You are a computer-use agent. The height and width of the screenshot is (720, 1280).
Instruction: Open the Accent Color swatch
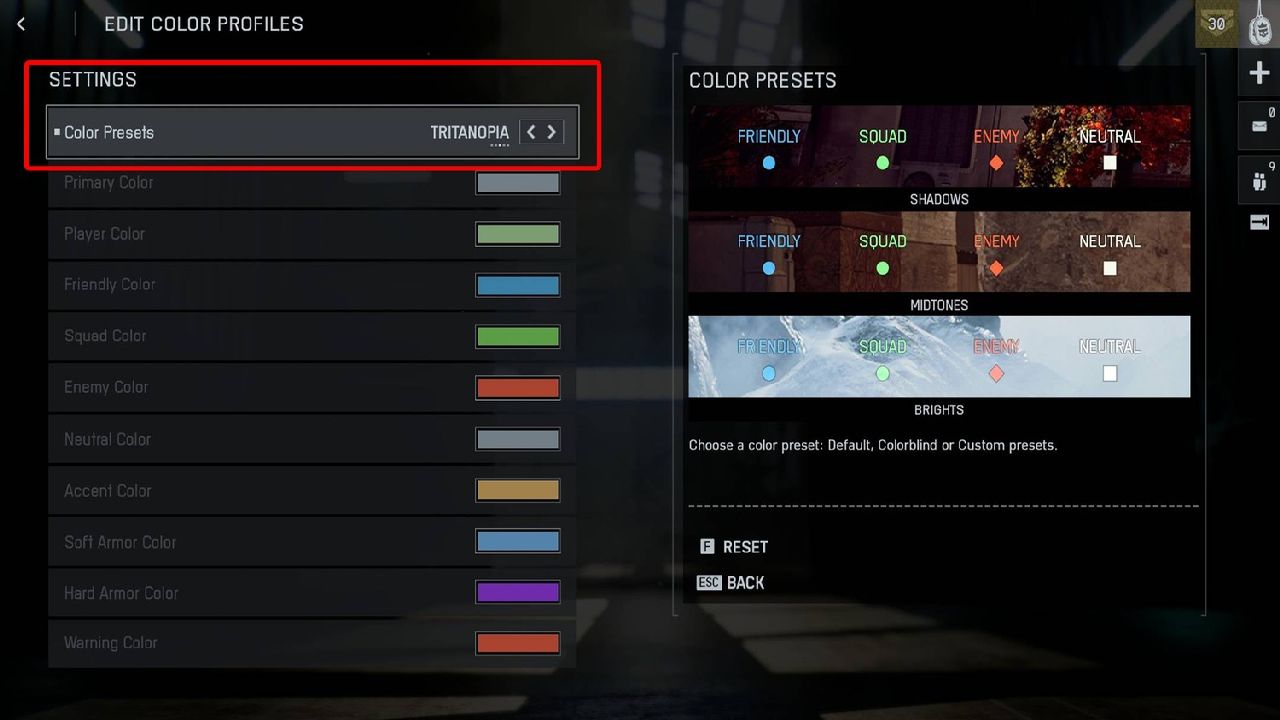517,490
